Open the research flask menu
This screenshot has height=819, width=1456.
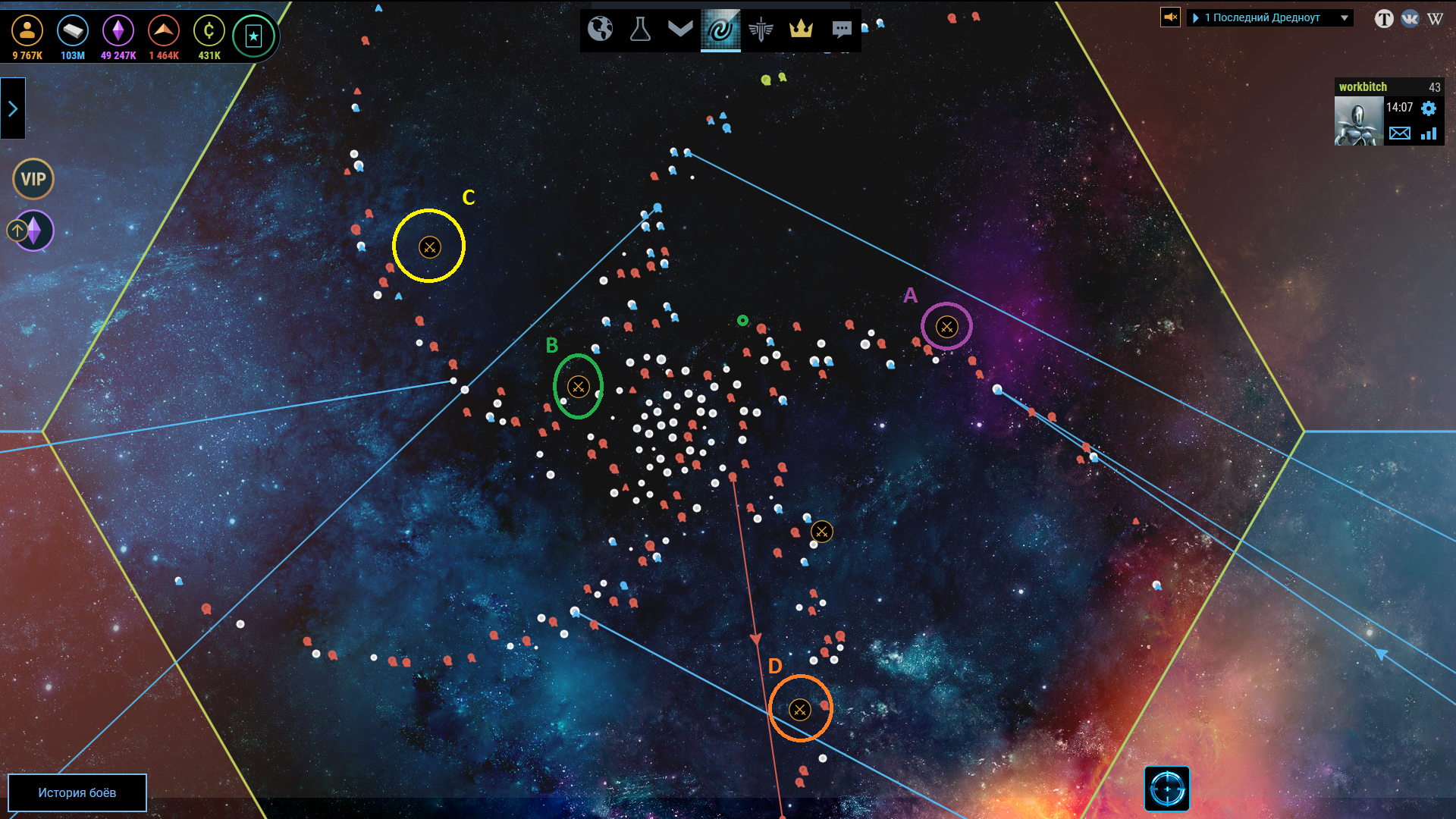coord(640,30)
